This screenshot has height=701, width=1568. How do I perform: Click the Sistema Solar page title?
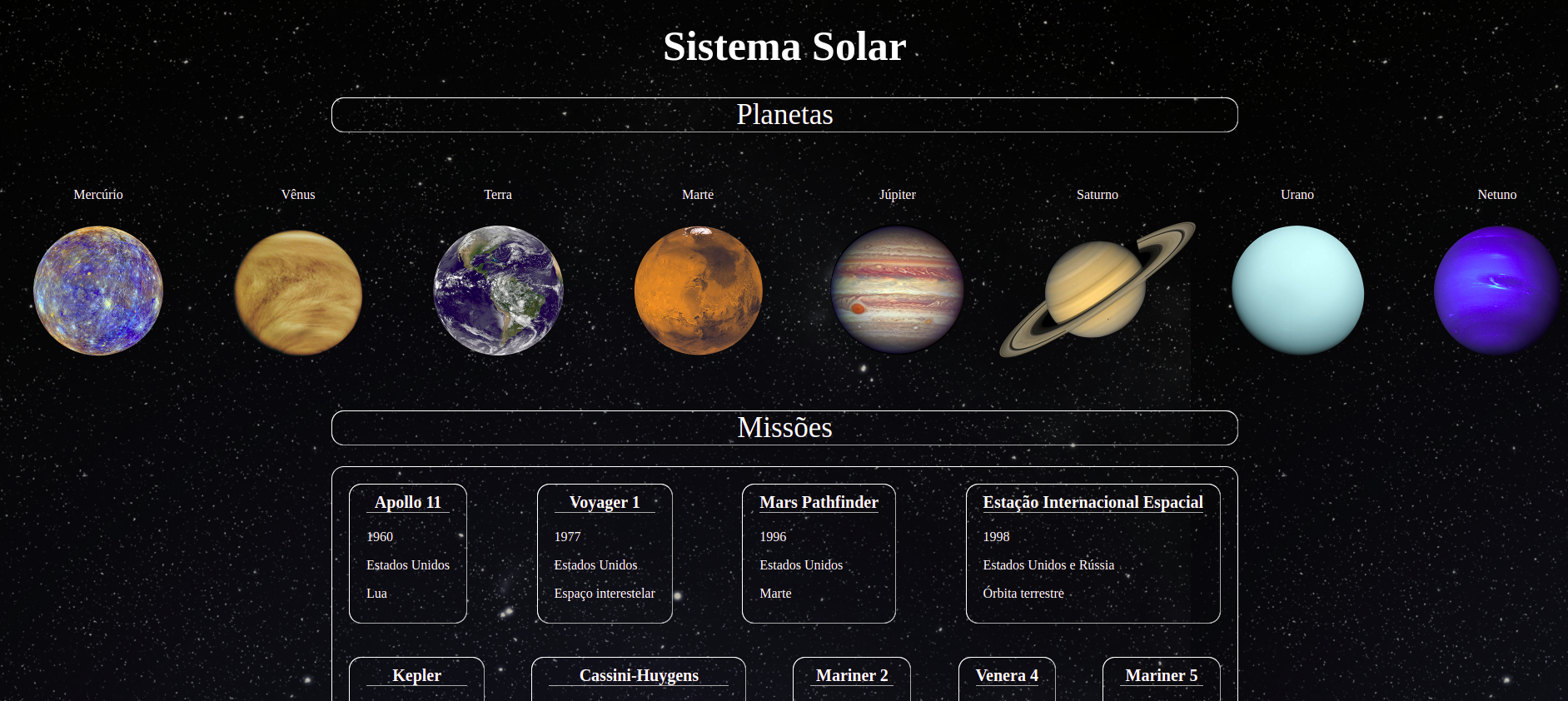pyautogui.click(x=784, y=47)
